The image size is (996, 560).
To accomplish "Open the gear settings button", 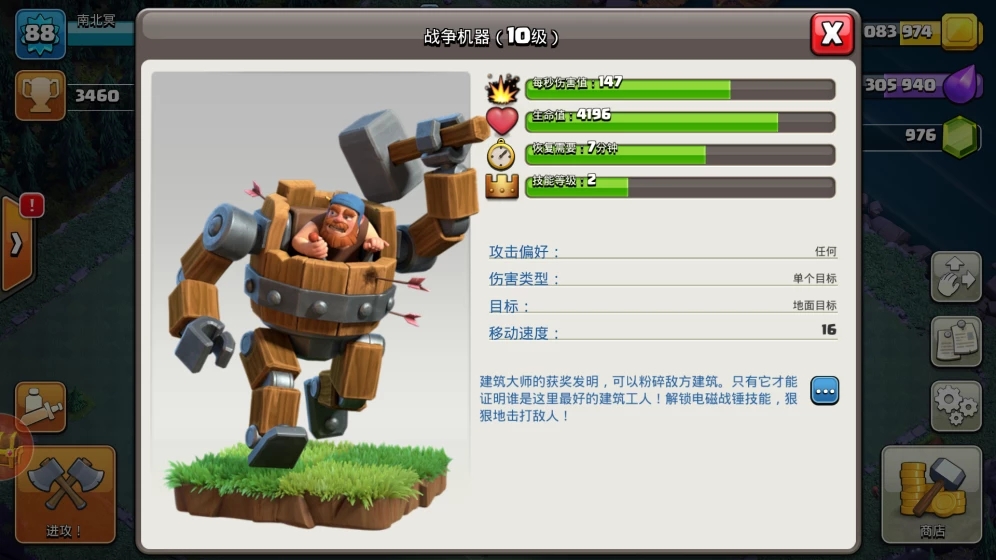I will pos(955,405).
